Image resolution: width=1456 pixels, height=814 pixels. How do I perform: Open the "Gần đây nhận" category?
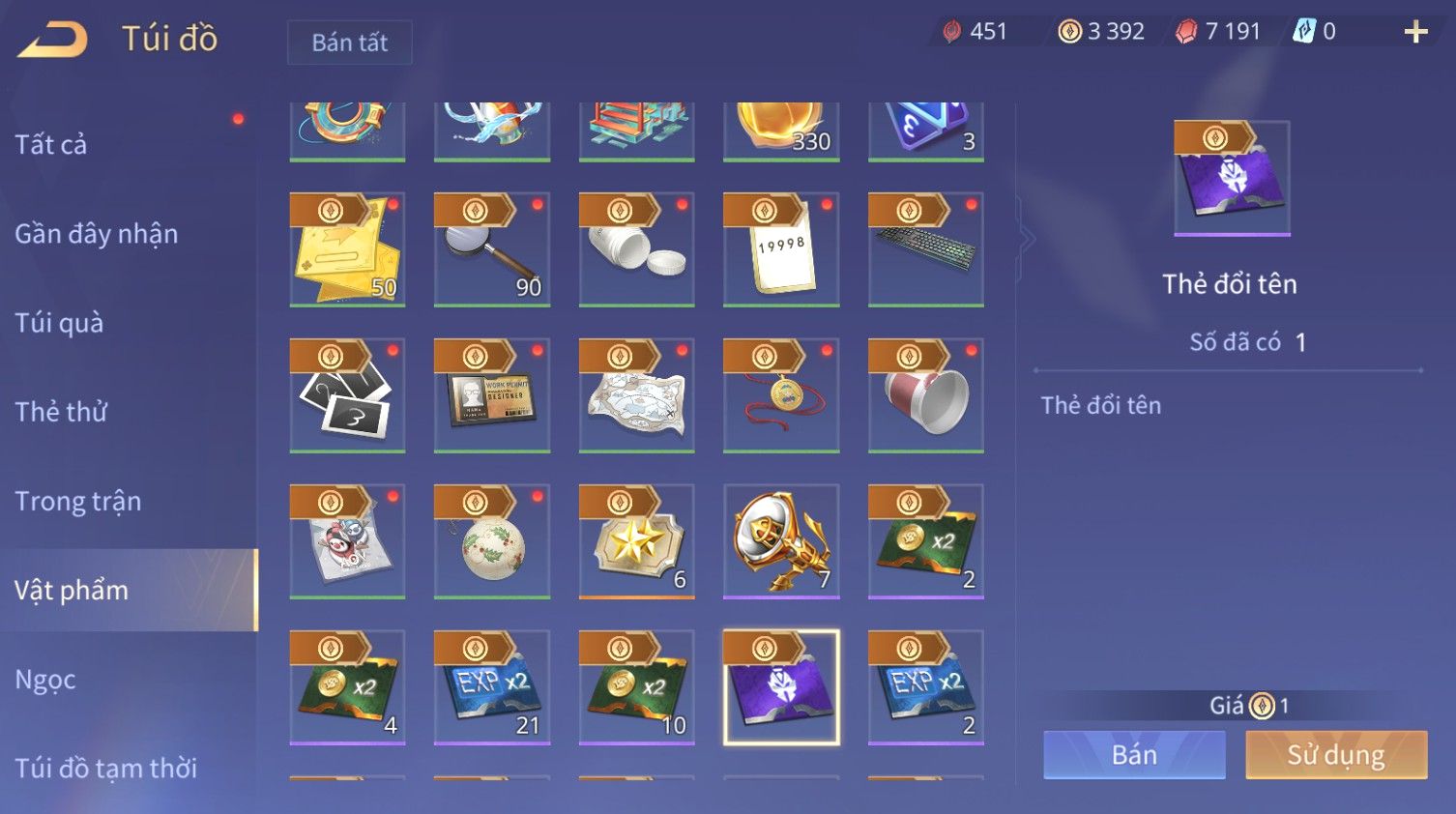(x=97, y=234)
